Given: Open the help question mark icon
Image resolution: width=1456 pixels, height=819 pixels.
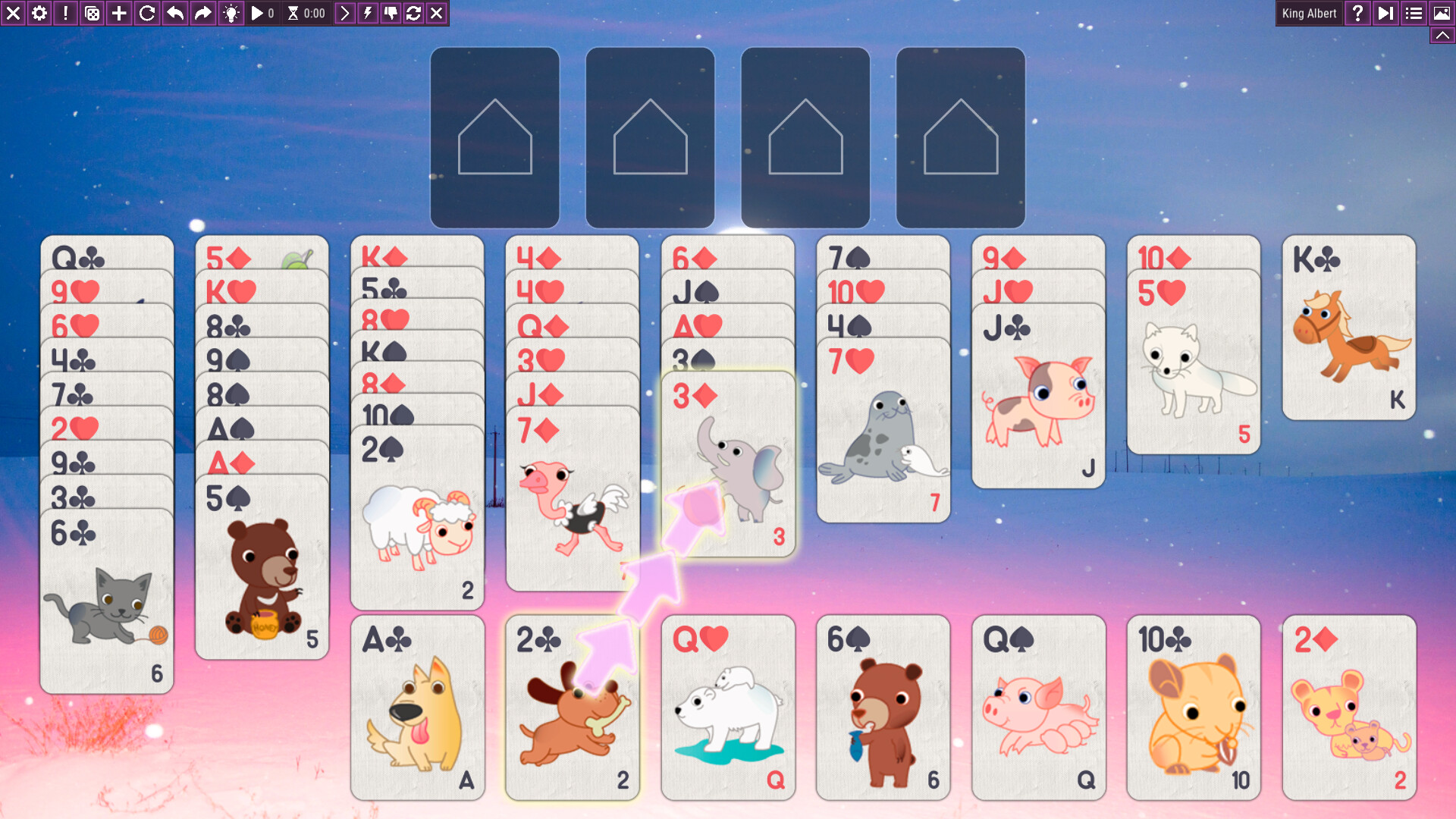Looking at the screenshot, I should 1357,13.
